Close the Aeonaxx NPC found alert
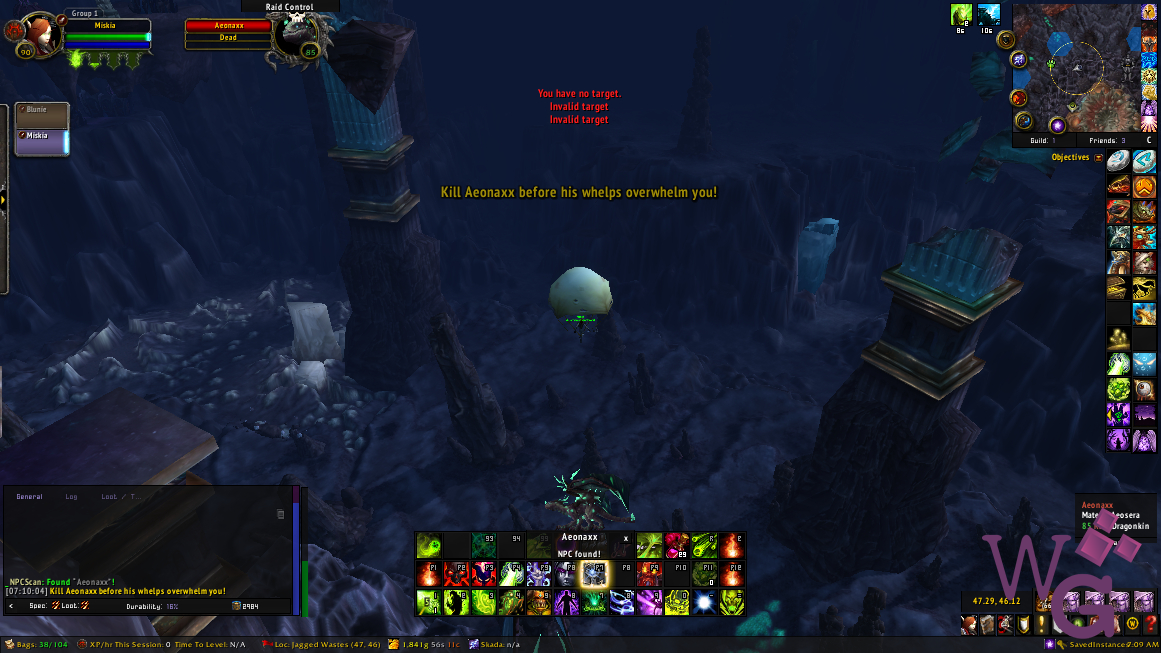 click(626, 538)
